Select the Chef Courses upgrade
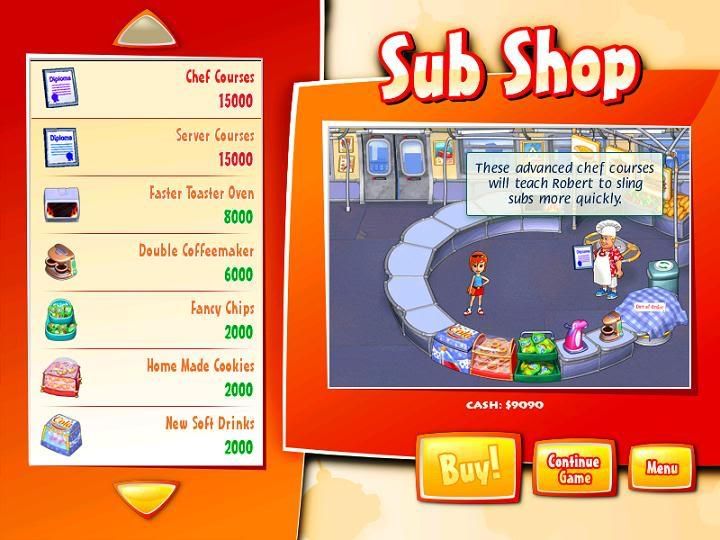The height and width of the screenshot is (540, 720). [146, 88]
